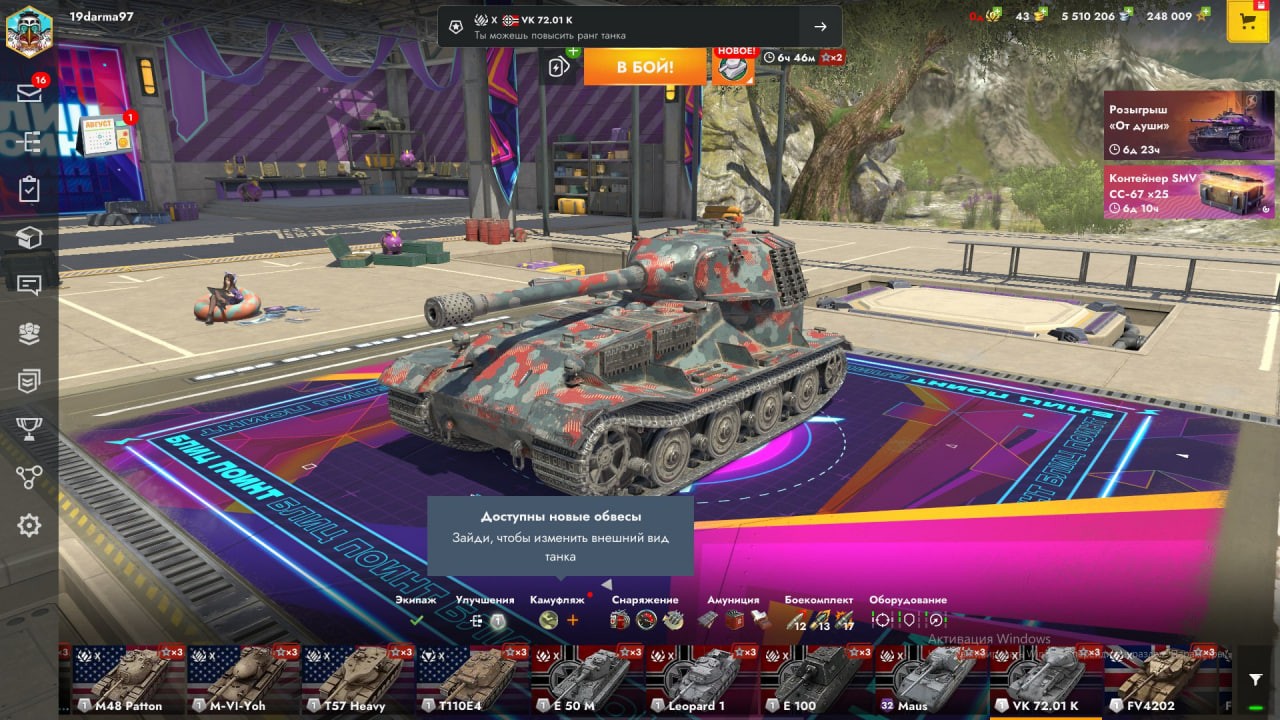
Task: Select the E 100 tank in the carousel
Action: click(816, 680)
